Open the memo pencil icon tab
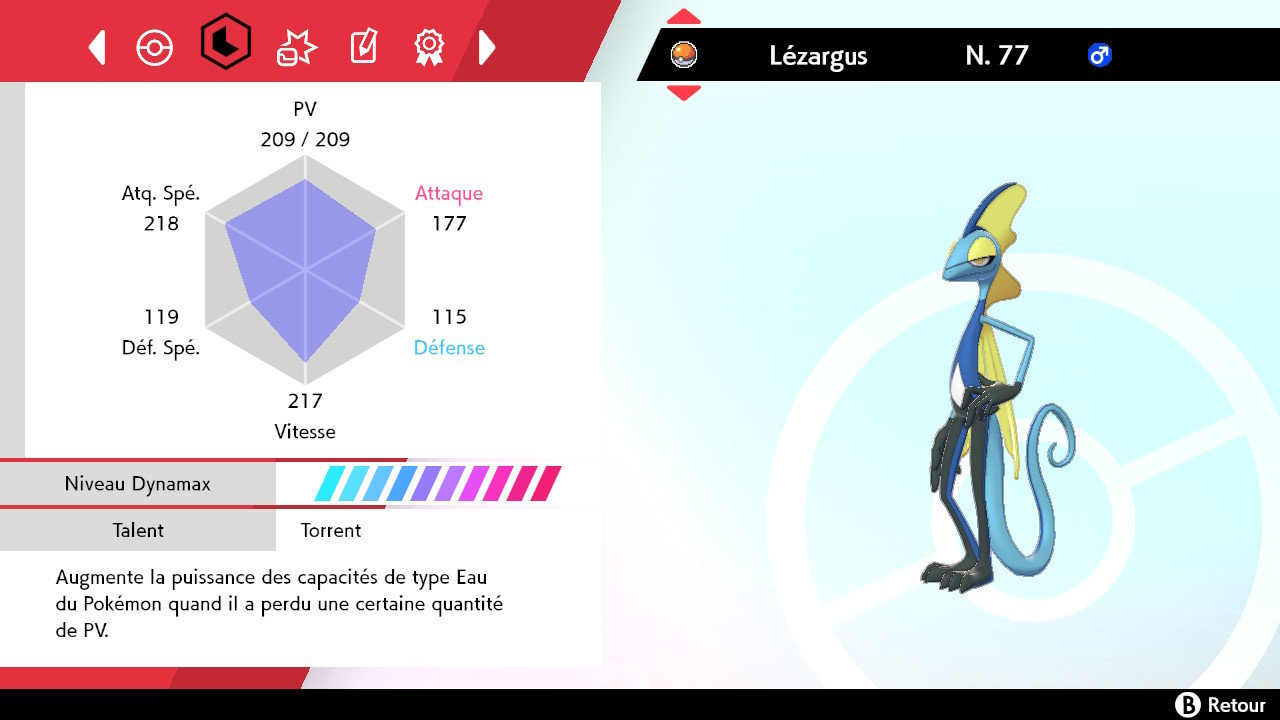The width and height of the screenshot is (1280, 720). [362, 46]
